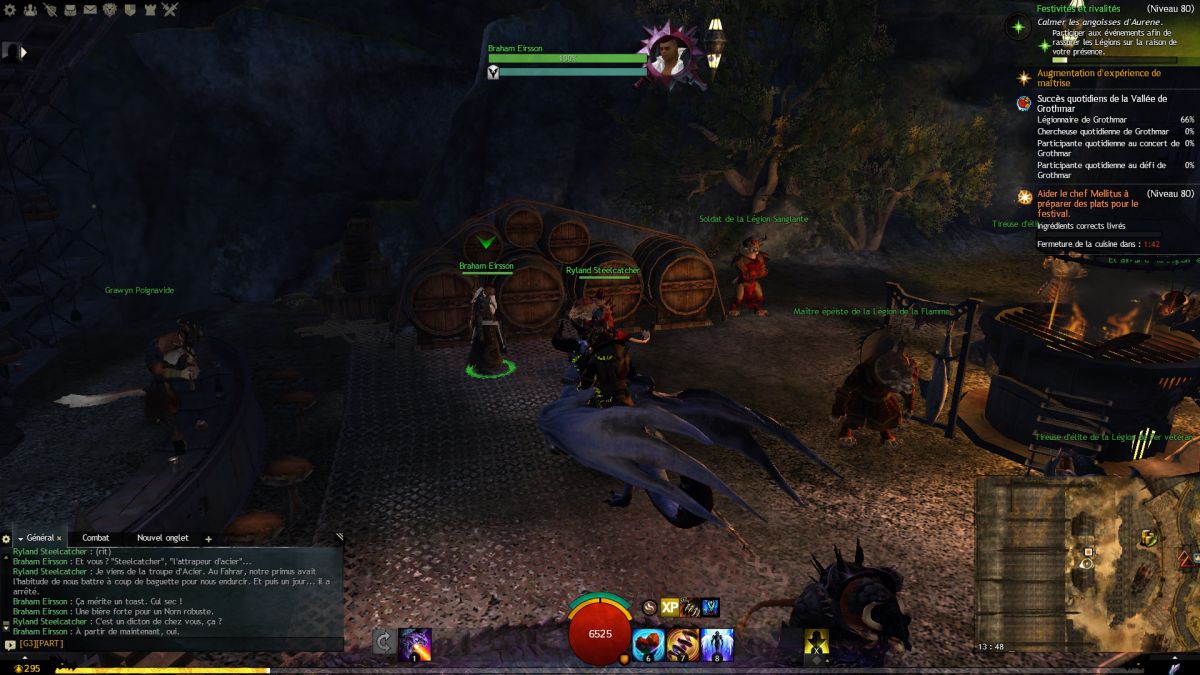This screenshot has width=1200, height=675.
Task: Add a new chat tab with plus
Action: (x=208, y=539)
